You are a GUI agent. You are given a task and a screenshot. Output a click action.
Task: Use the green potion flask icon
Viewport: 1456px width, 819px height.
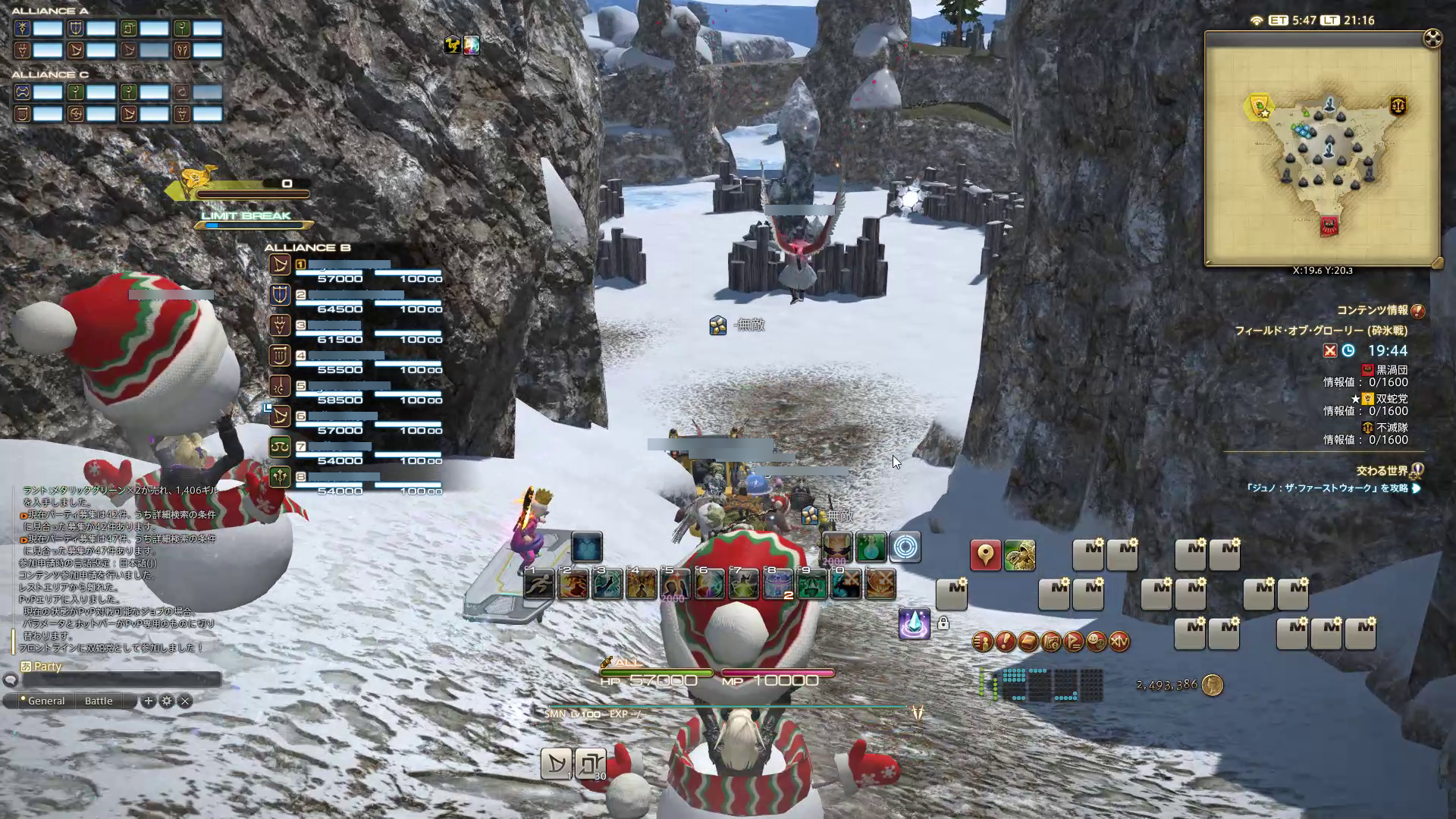871,547
